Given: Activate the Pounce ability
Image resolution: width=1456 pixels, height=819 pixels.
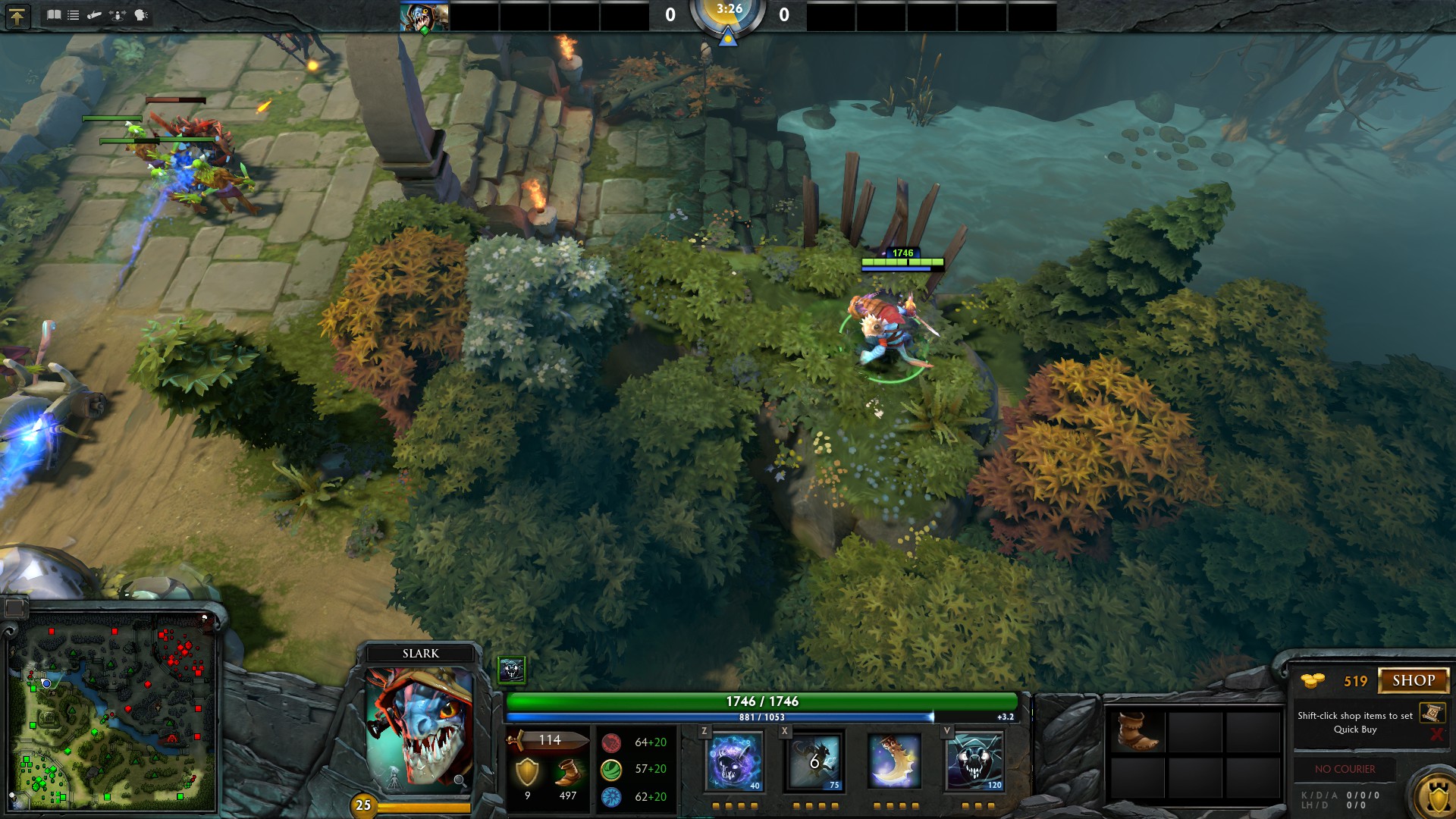Looking at the screenshot, I should click(x=814, y=761).
